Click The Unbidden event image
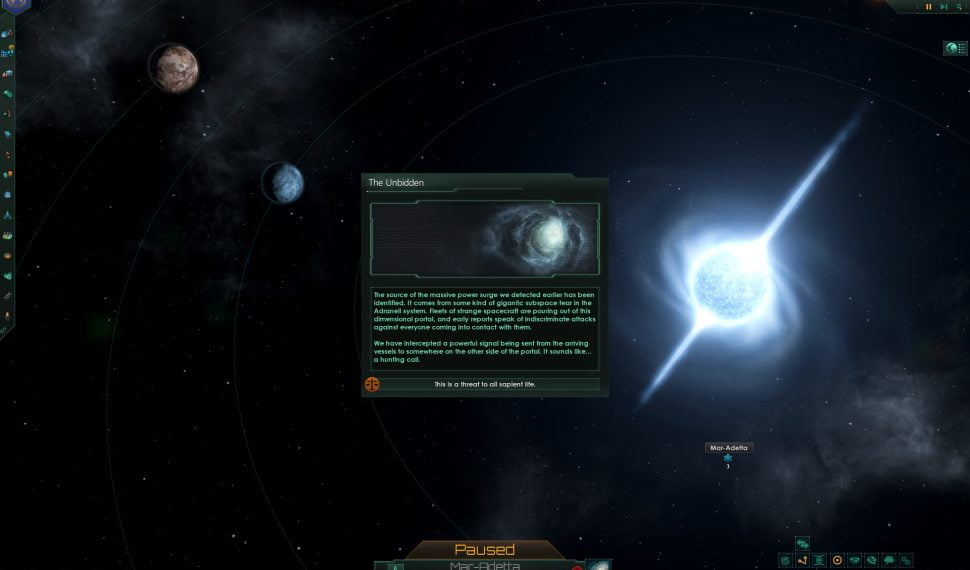Screen dimensions: 970x570 click(x=485, y=239)
